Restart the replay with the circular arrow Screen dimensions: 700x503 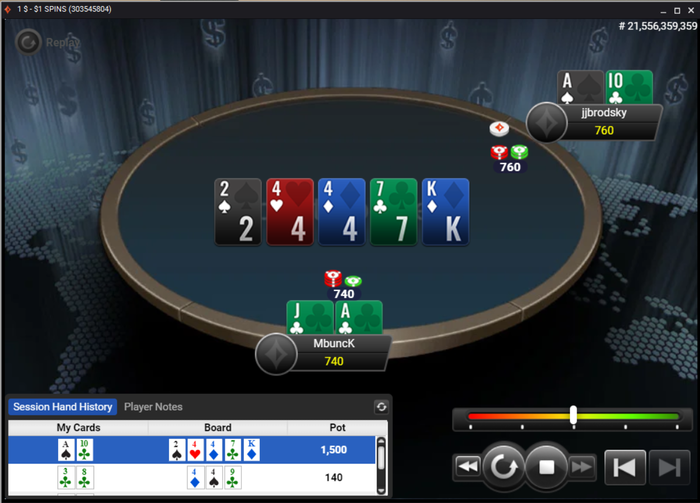click(502, 466)
